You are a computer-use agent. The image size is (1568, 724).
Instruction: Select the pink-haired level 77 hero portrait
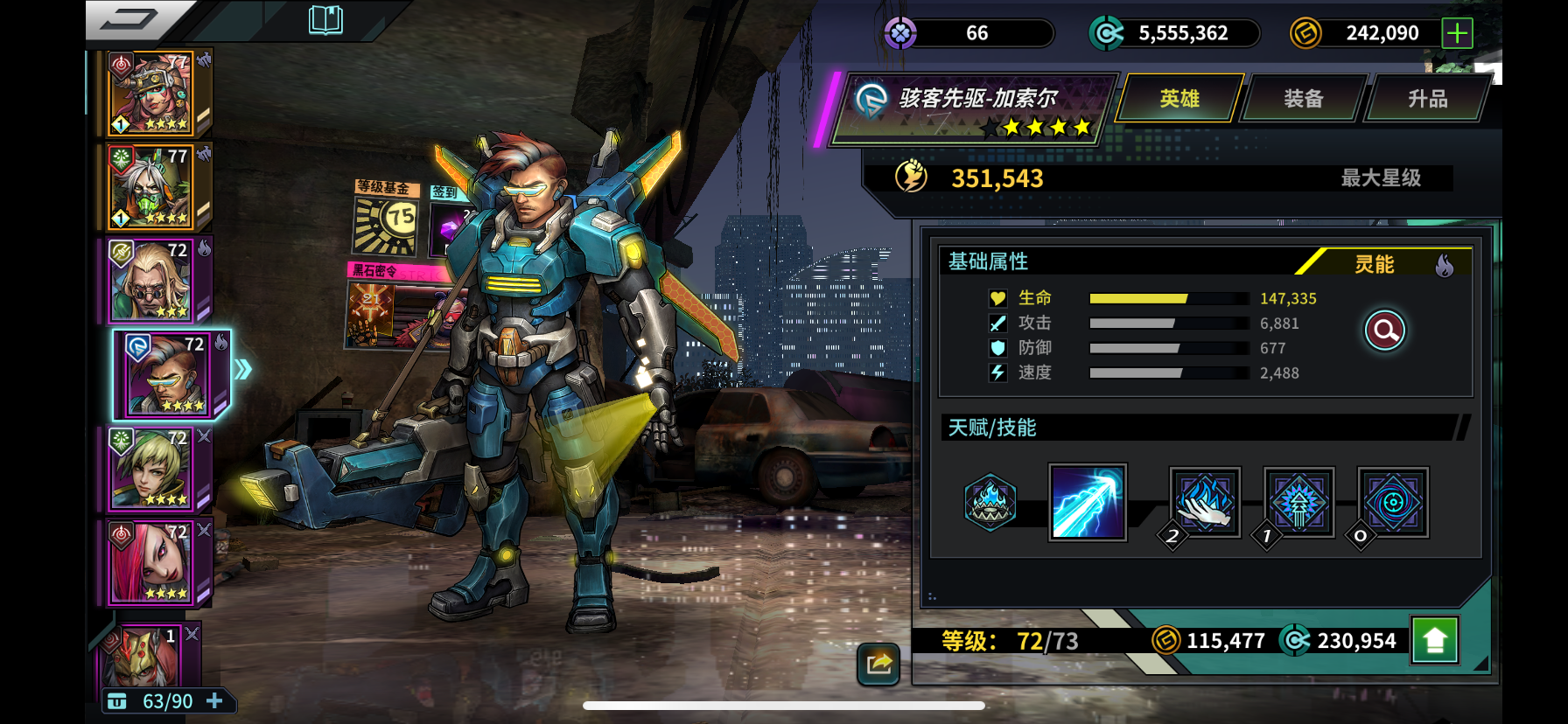pyautogui.click(x=152, y=93)
